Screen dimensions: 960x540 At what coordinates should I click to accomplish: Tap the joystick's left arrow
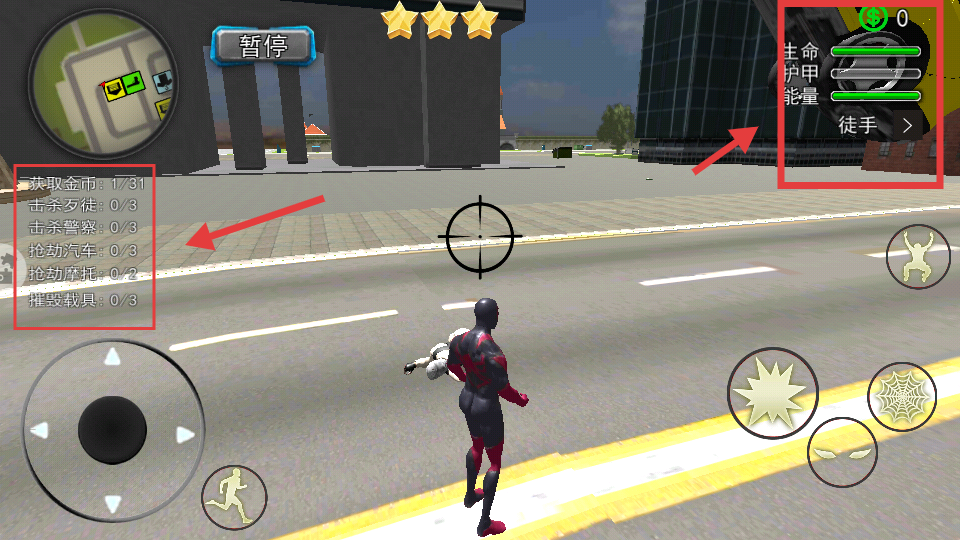(x=40, y=431)
